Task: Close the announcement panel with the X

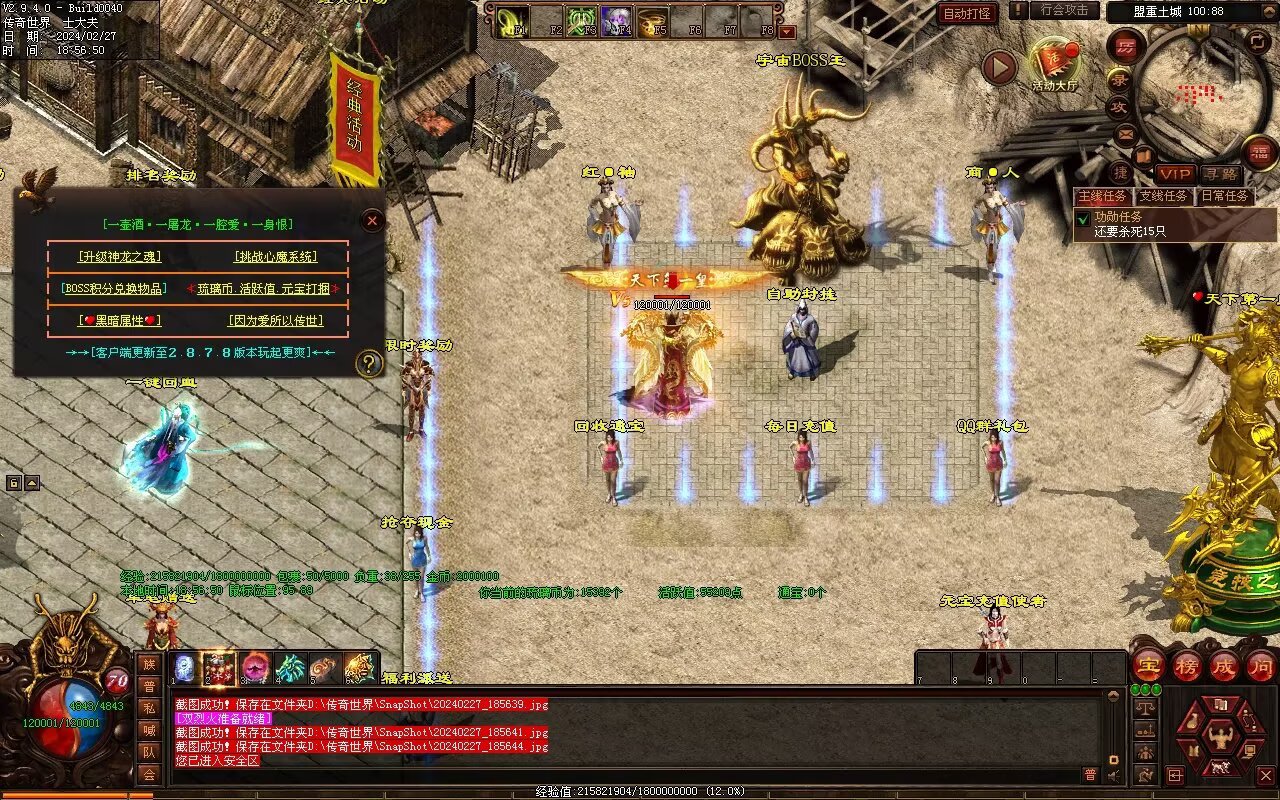Action: [372, 220]
